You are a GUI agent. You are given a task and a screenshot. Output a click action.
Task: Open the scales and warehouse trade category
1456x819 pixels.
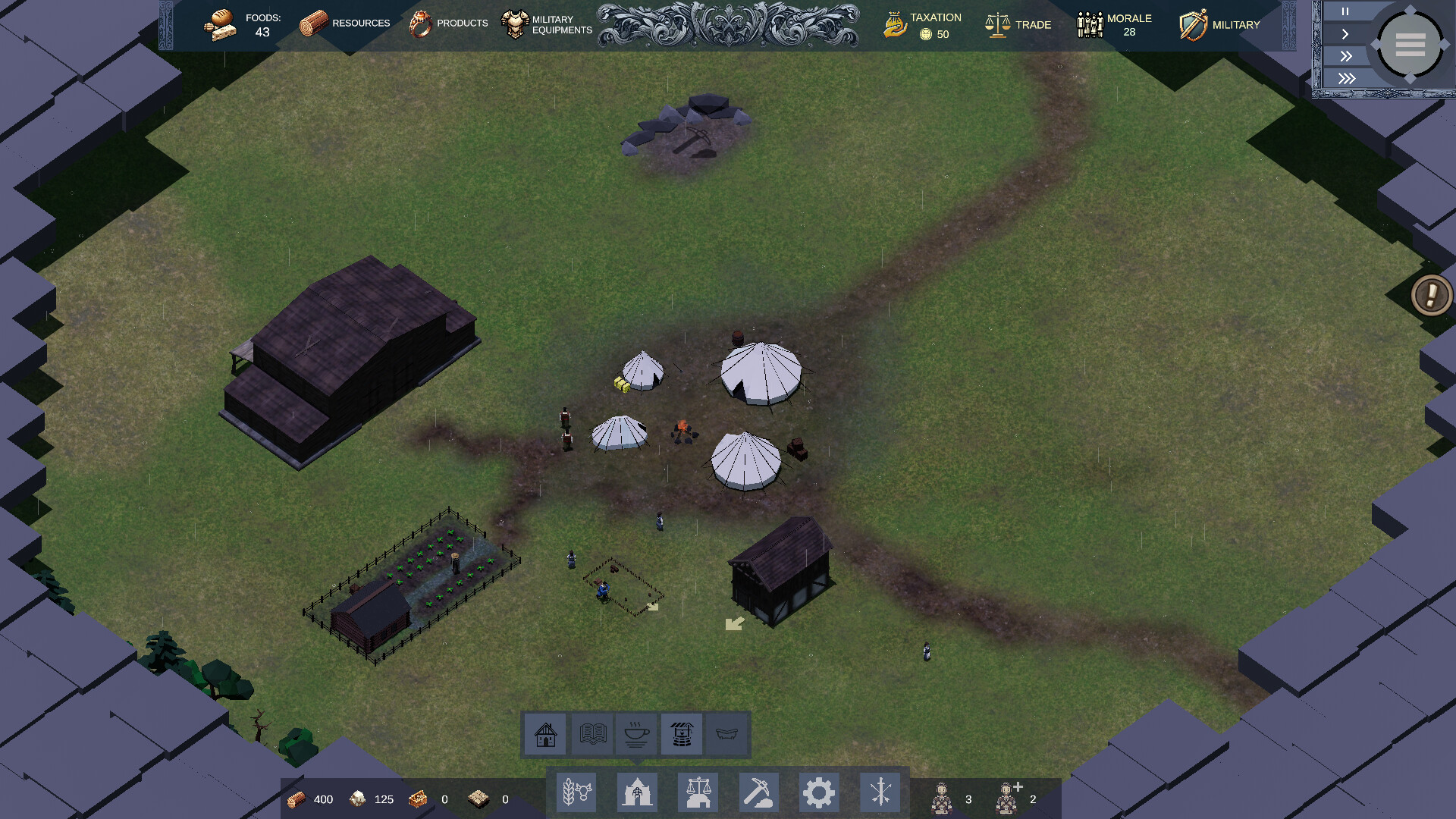coord(698,792)
